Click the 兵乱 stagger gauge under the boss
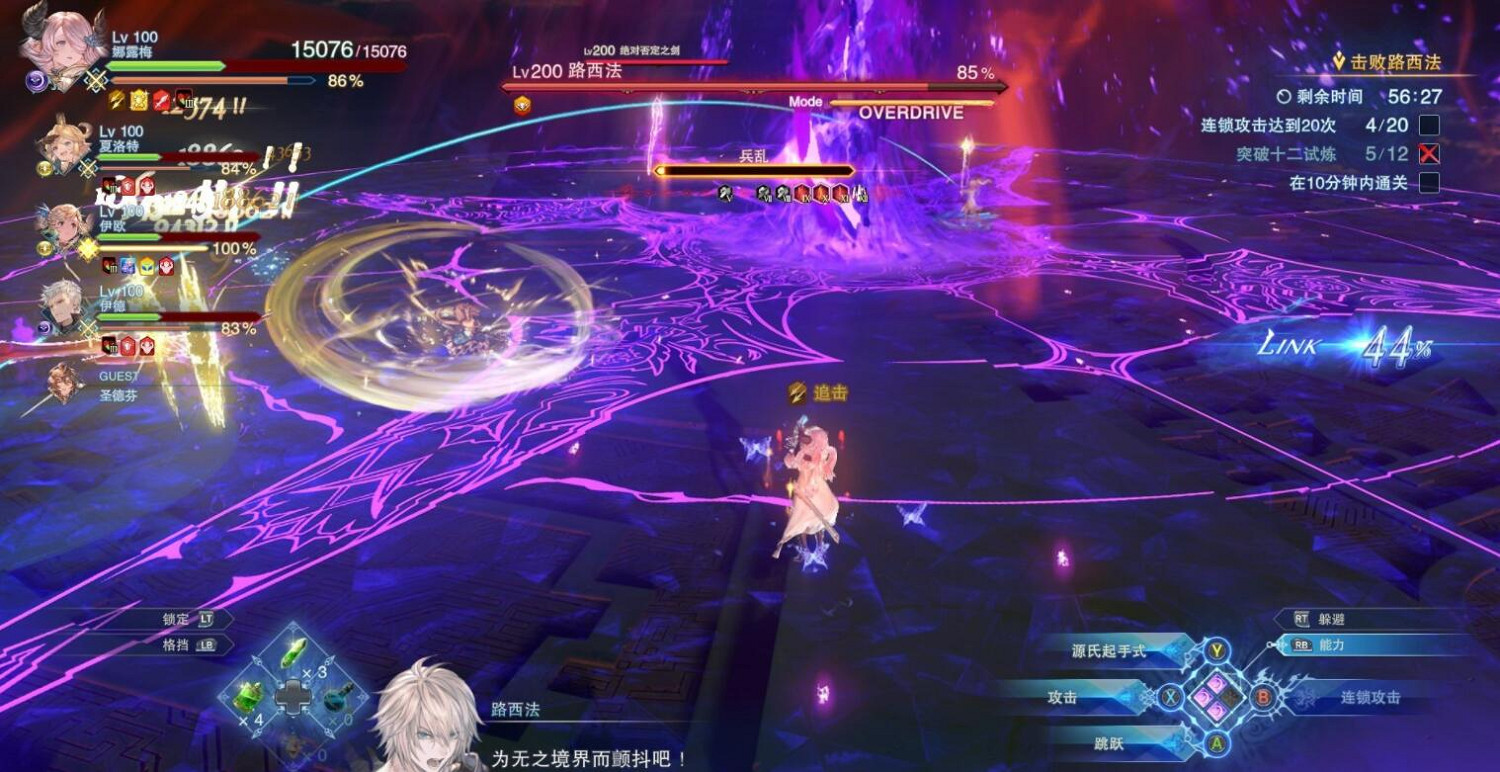Image resolution: width=1500 pixels, height=772 pixels. click(752, 169)
